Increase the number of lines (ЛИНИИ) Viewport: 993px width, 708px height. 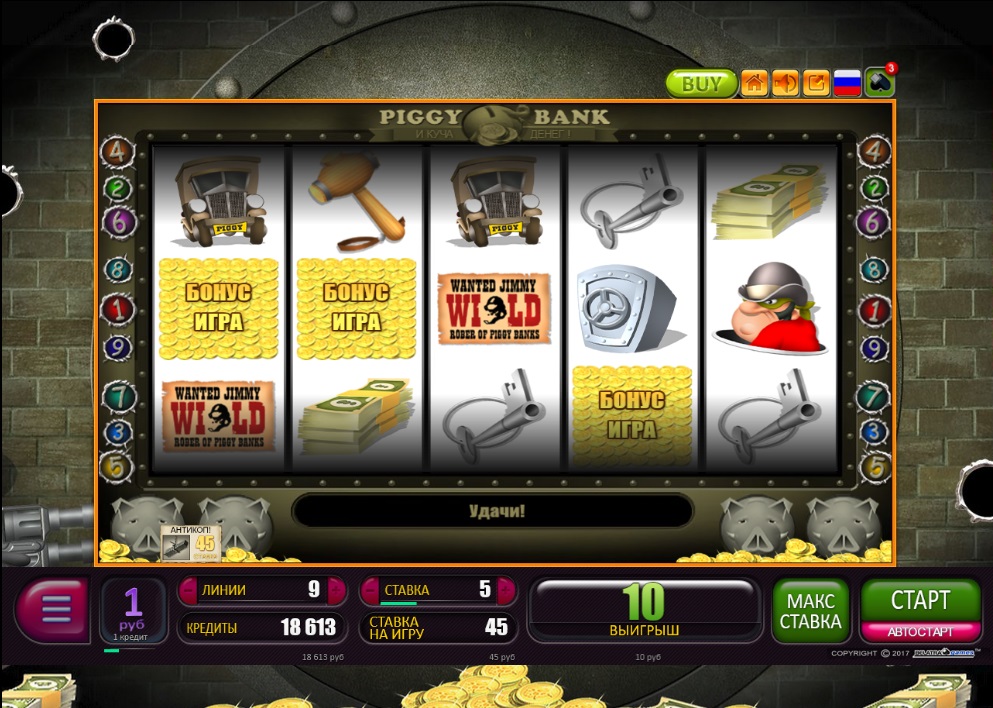[338, 590]
